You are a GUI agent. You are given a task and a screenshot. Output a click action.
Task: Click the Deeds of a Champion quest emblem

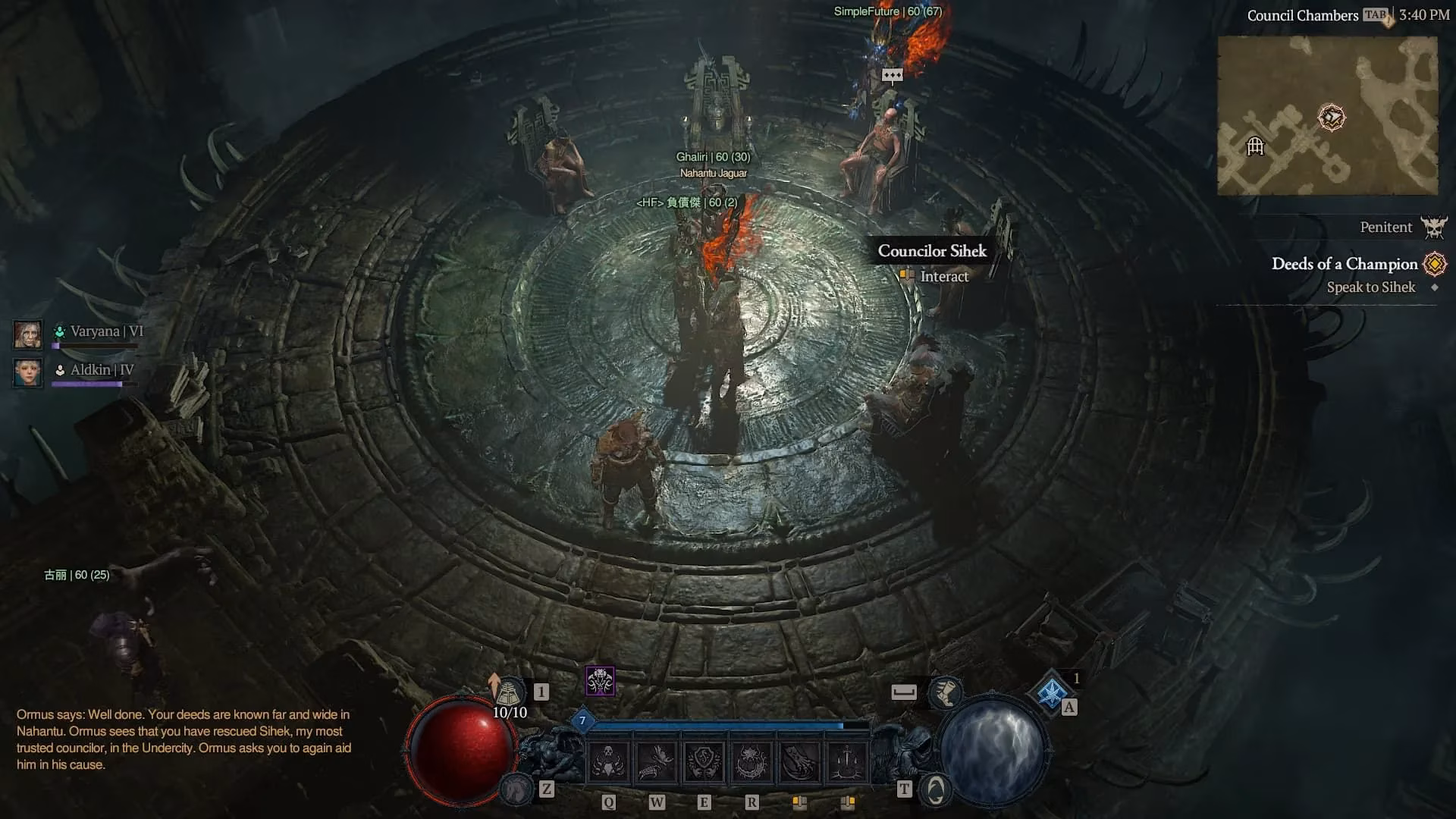pyautogui.click(x=1433, y=264)
